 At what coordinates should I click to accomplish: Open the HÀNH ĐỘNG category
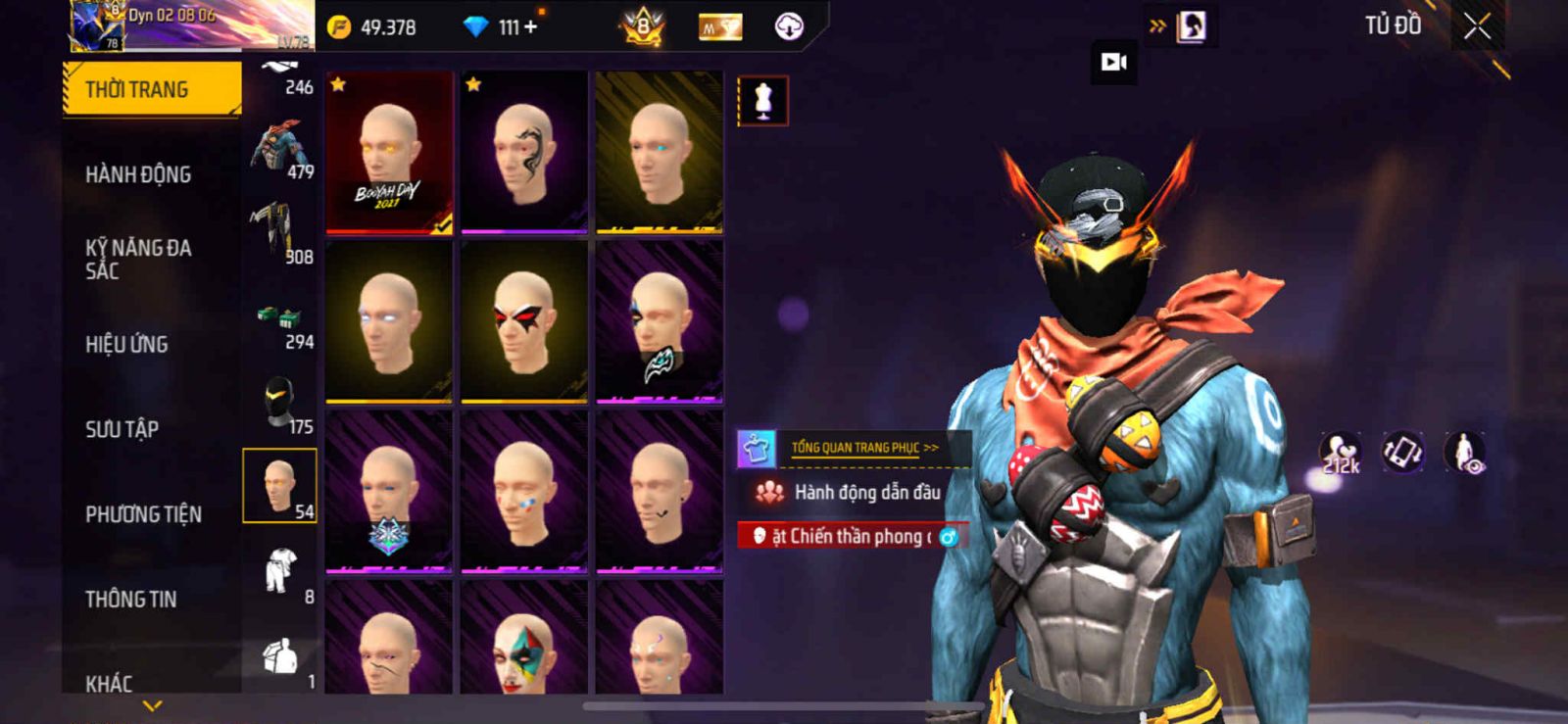tap(138, 174)
